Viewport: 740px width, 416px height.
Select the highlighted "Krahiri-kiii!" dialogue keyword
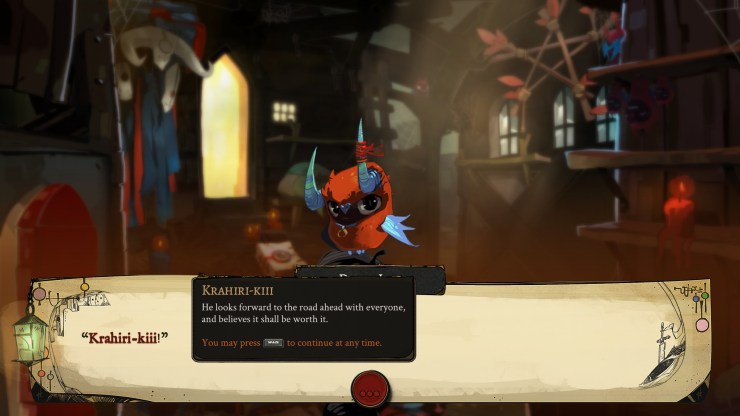[124, 336]
